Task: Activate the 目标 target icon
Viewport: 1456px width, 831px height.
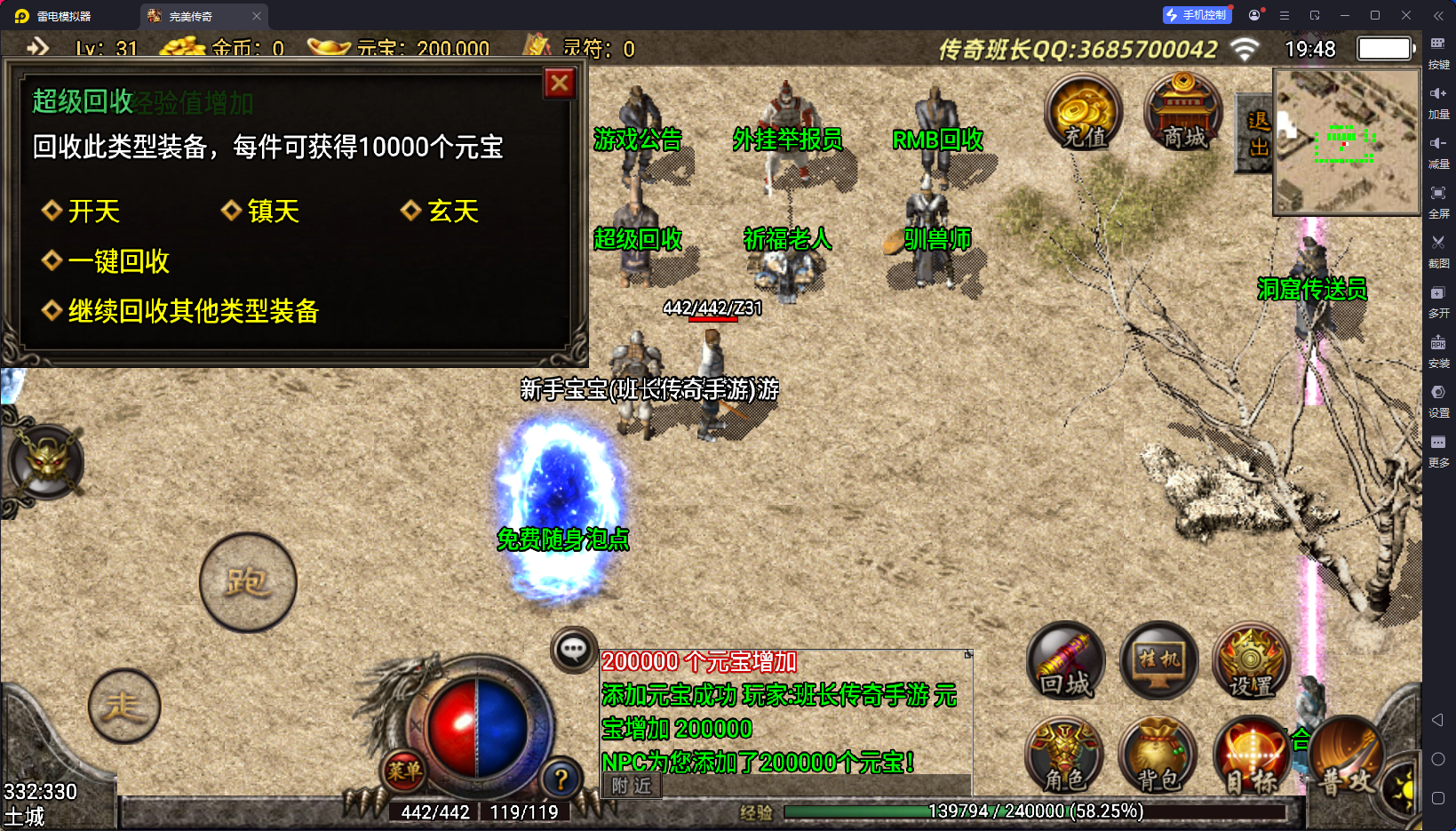Action: [1251, 757]
